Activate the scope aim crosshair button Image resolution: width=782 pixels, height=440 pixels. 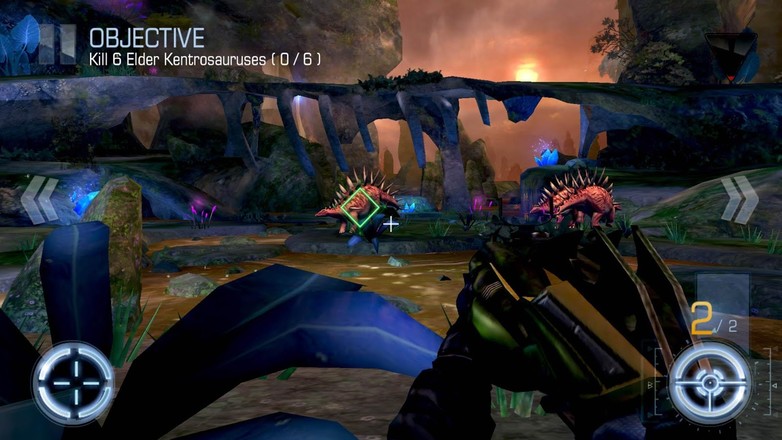coord(73,382)
